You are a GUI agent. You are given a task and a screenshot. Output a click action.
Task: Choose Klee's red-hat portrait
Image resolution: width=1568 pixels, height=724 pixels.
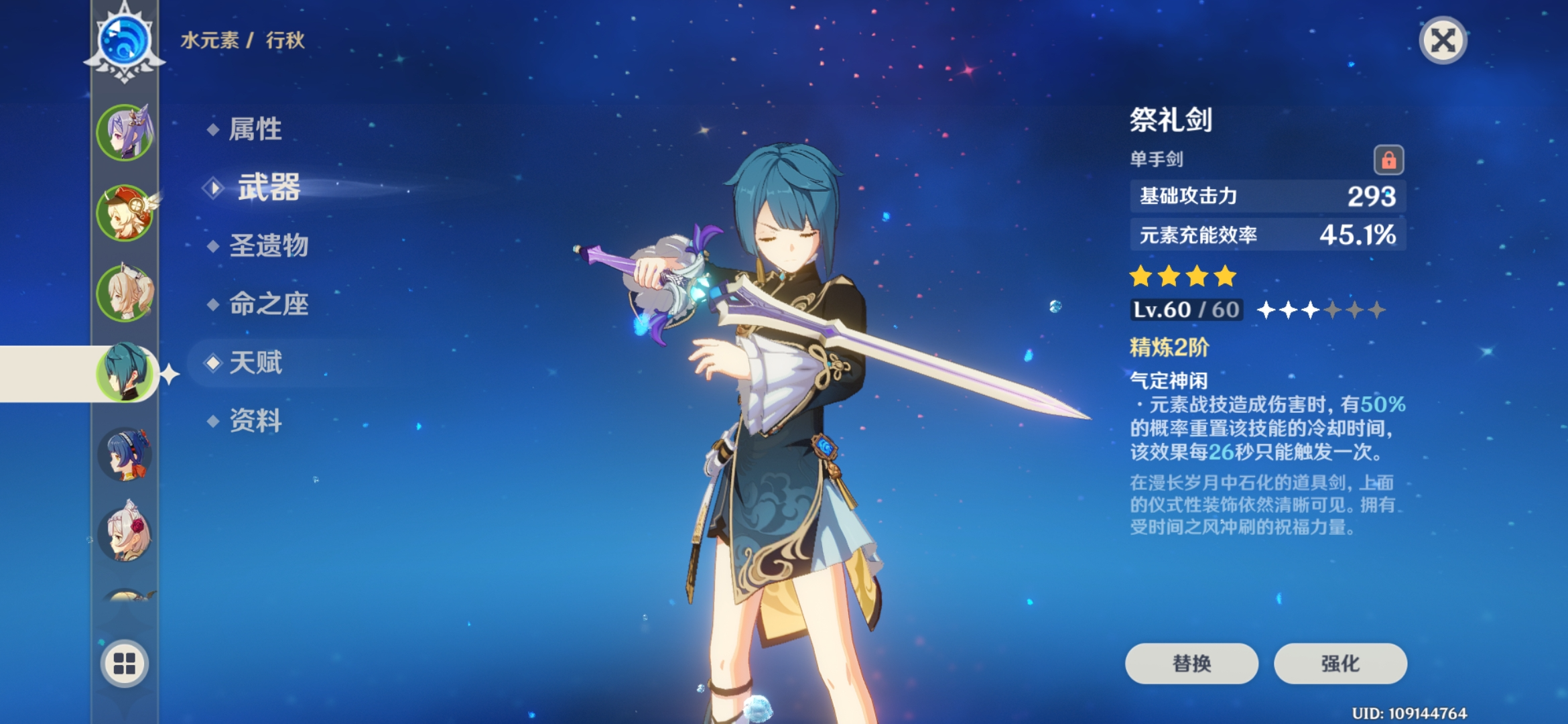pyautogui.click(x=125, y=213)
